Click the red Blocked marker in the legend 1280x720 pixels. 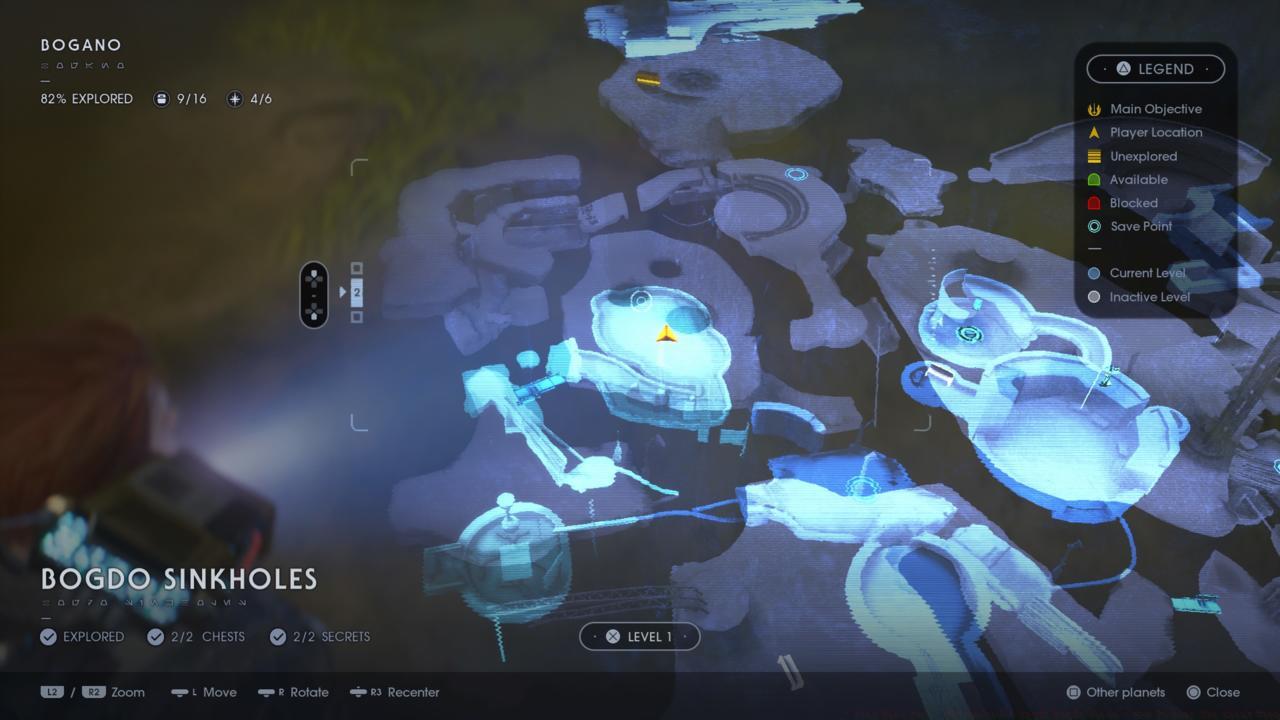1095,203
